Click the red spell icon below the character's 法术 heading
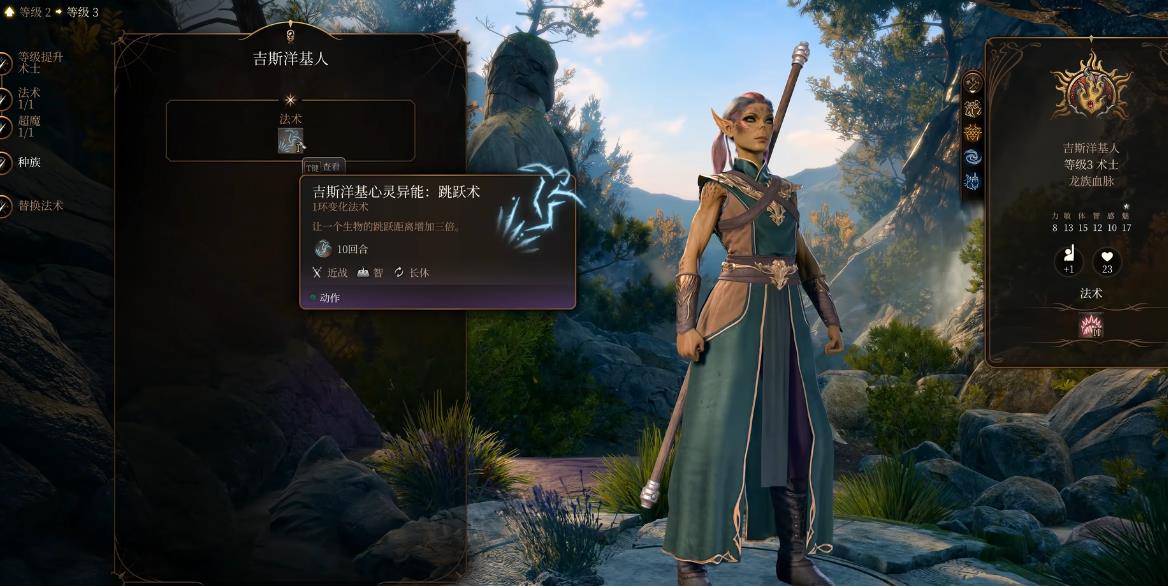Screen dimensions: 1168x586 (1090, 325)
